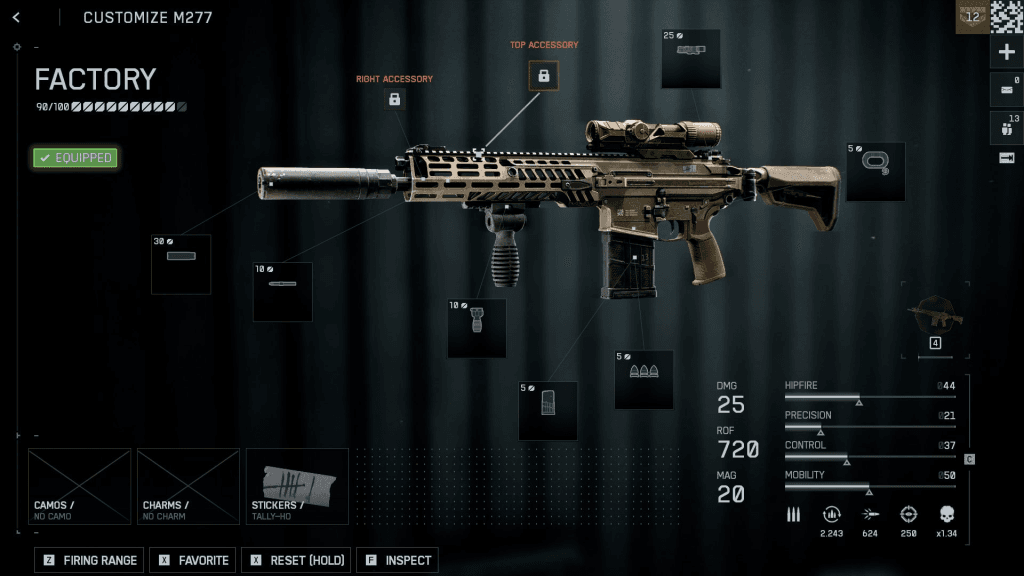This screenshot has height=576, width=1024.
Task: Select the ammunition type slot
Action: tap(643, 379)
